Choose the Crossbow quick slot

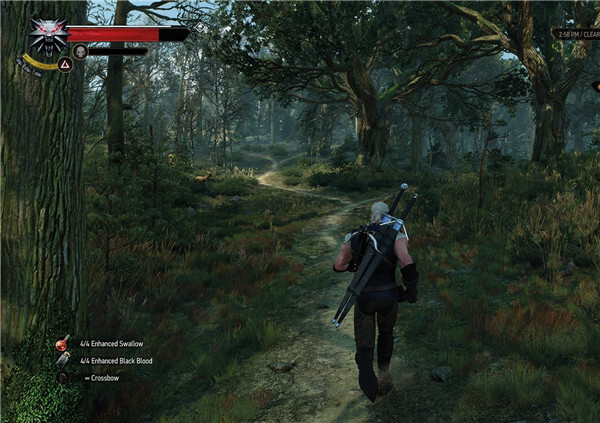[x=63, y=377]
